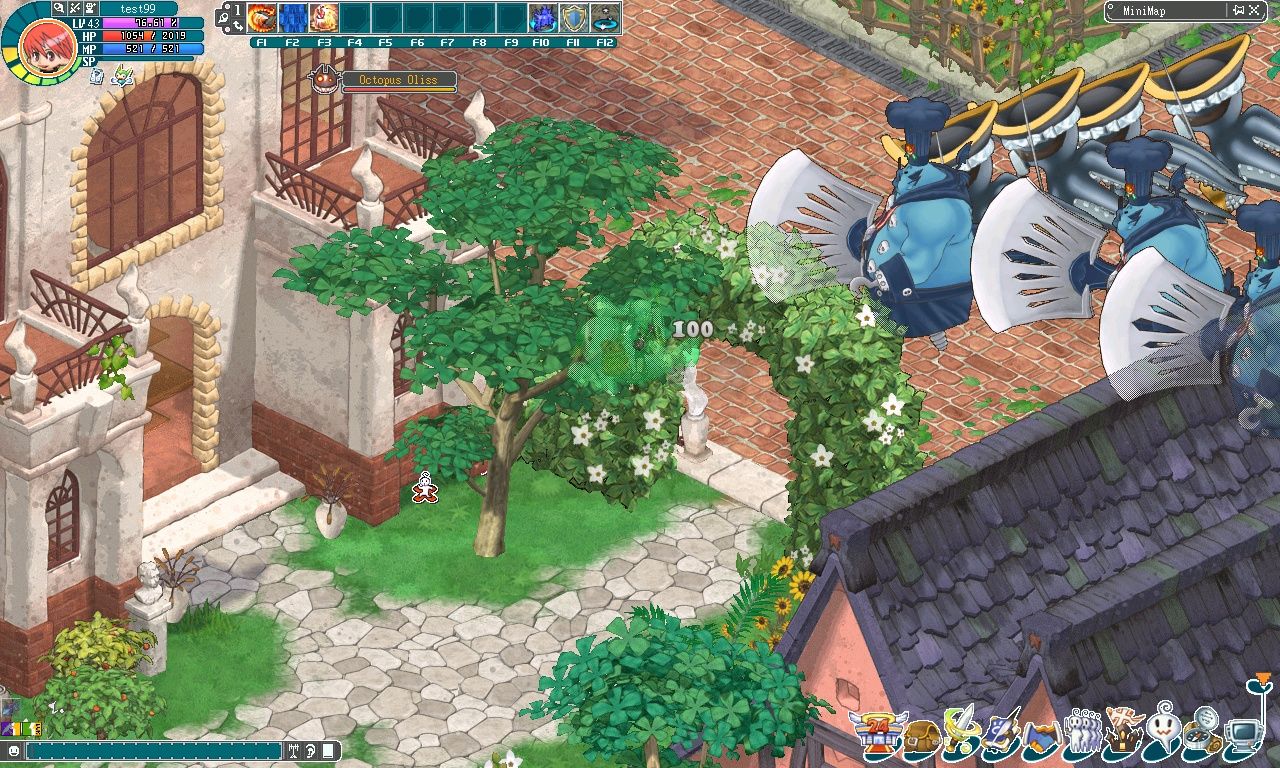1280x768 pixels.
Task: Cast the blue skill in slot F2
Action: (293, 15)
